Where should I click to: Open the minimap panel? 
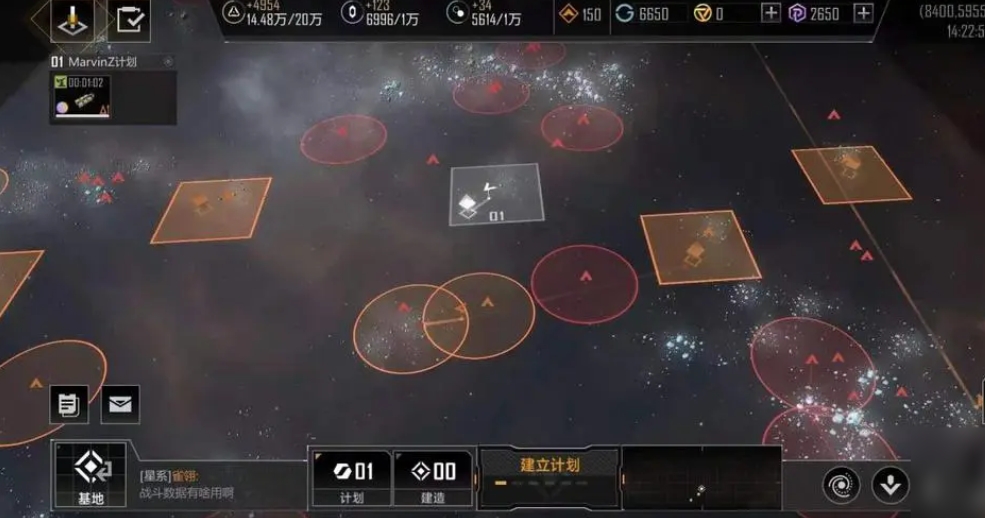coord(701,478)
